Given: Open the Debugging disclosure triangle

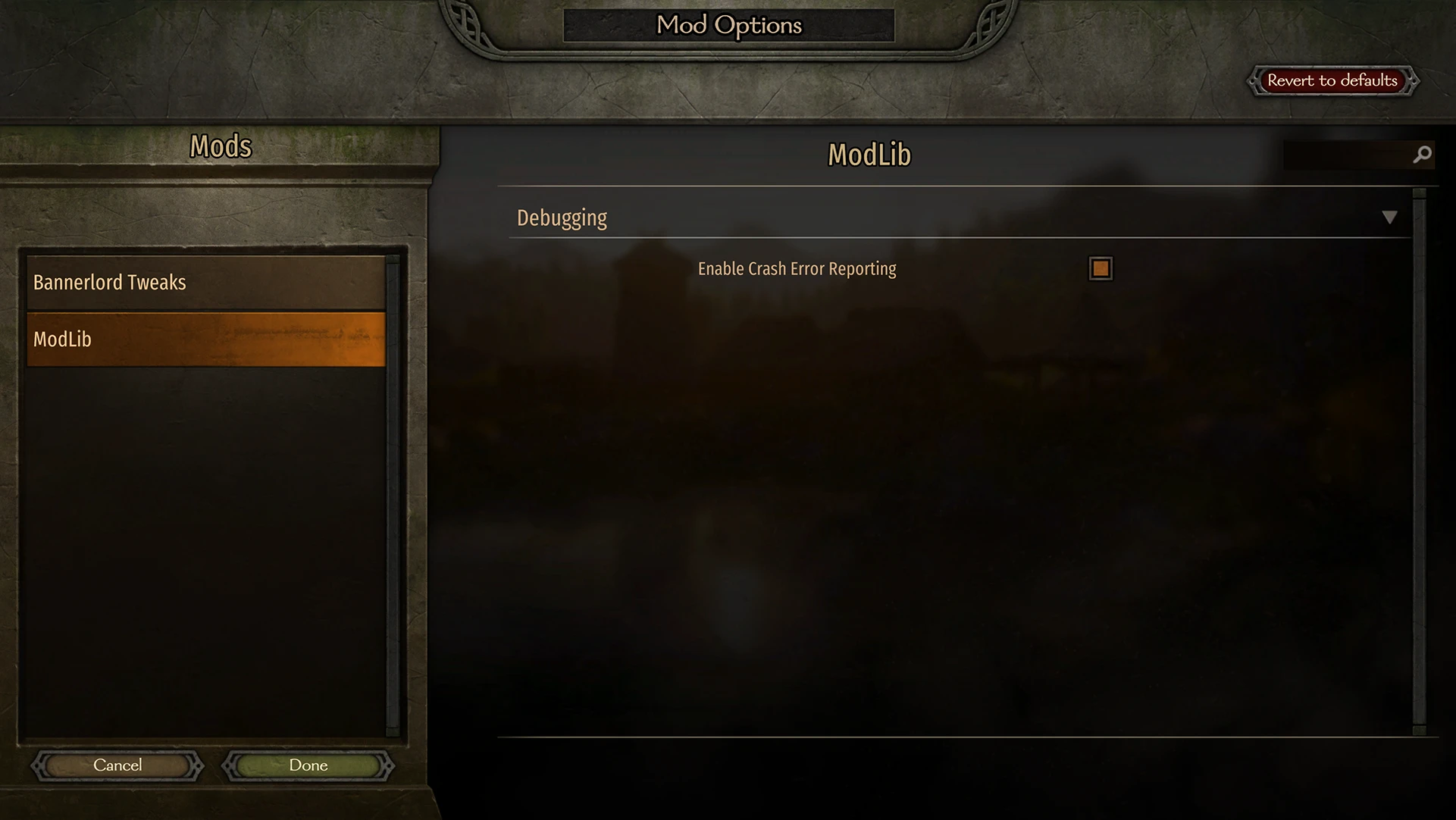Looking at the screenshot, I should tap(1391, 218).
